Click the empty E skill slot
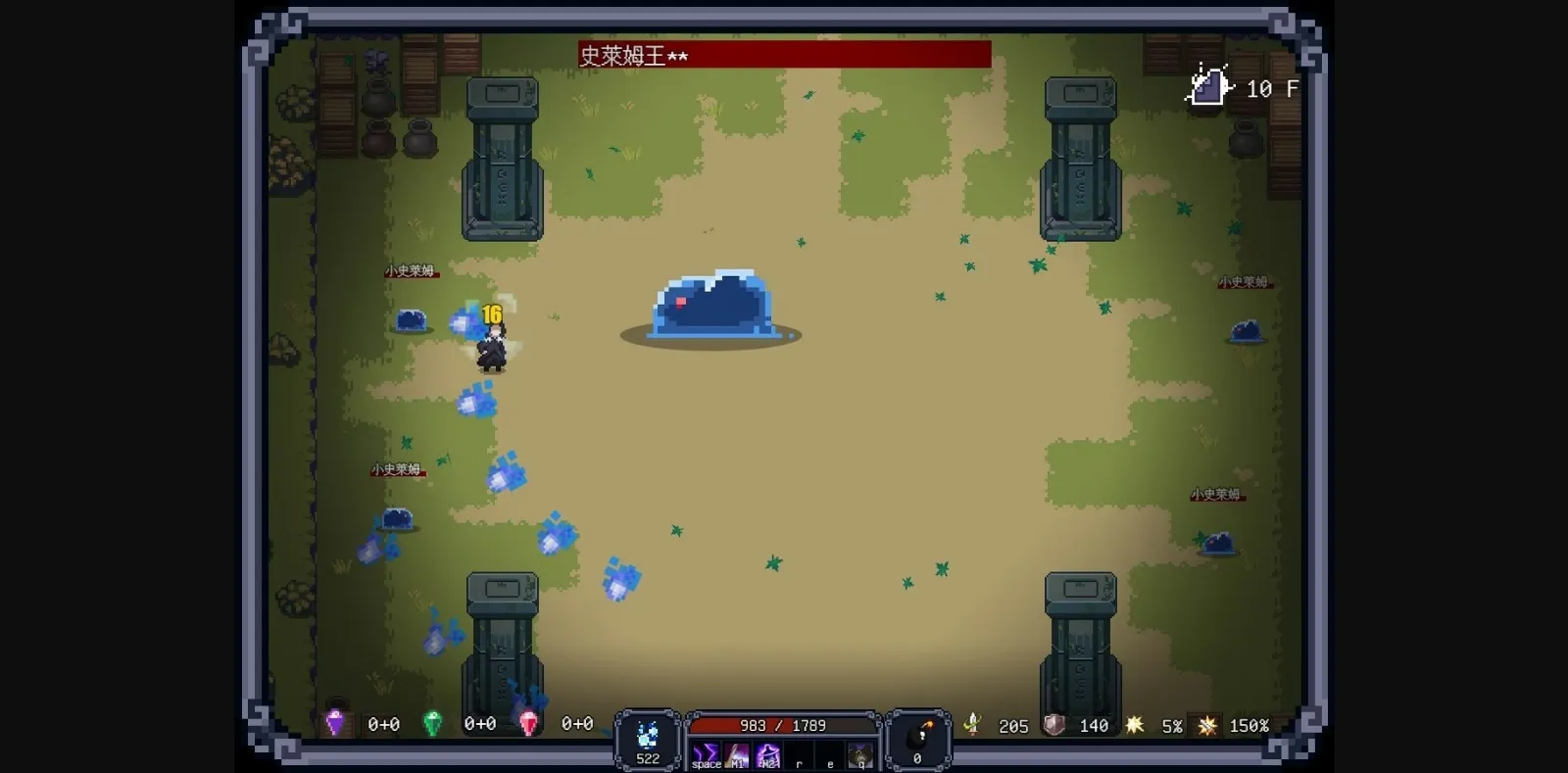Screen dimensions: 1568x773 click(x=829, y=754)
